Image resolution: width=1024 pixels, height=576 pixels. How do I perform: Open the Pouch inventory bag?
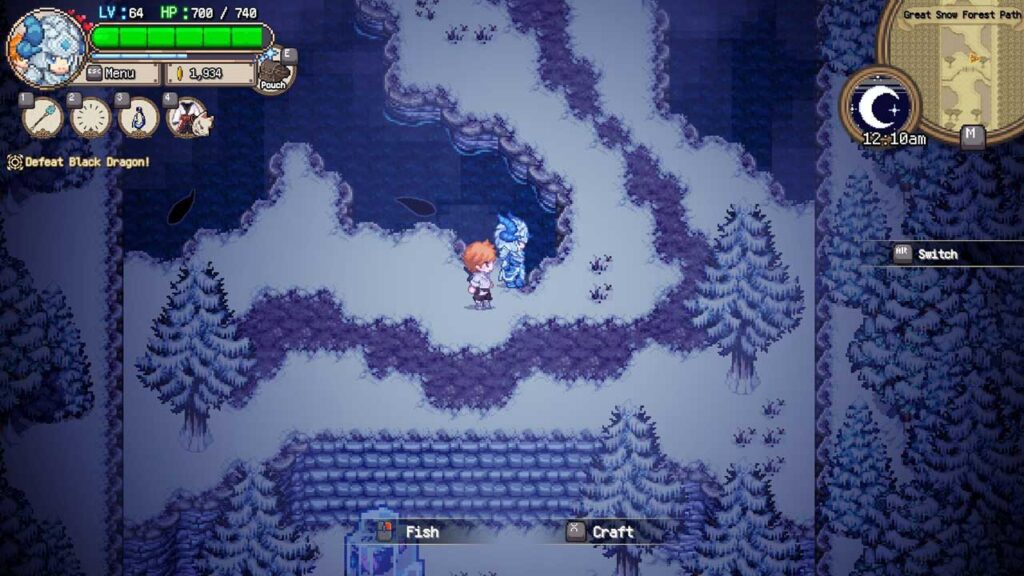(x=273, y=73)
